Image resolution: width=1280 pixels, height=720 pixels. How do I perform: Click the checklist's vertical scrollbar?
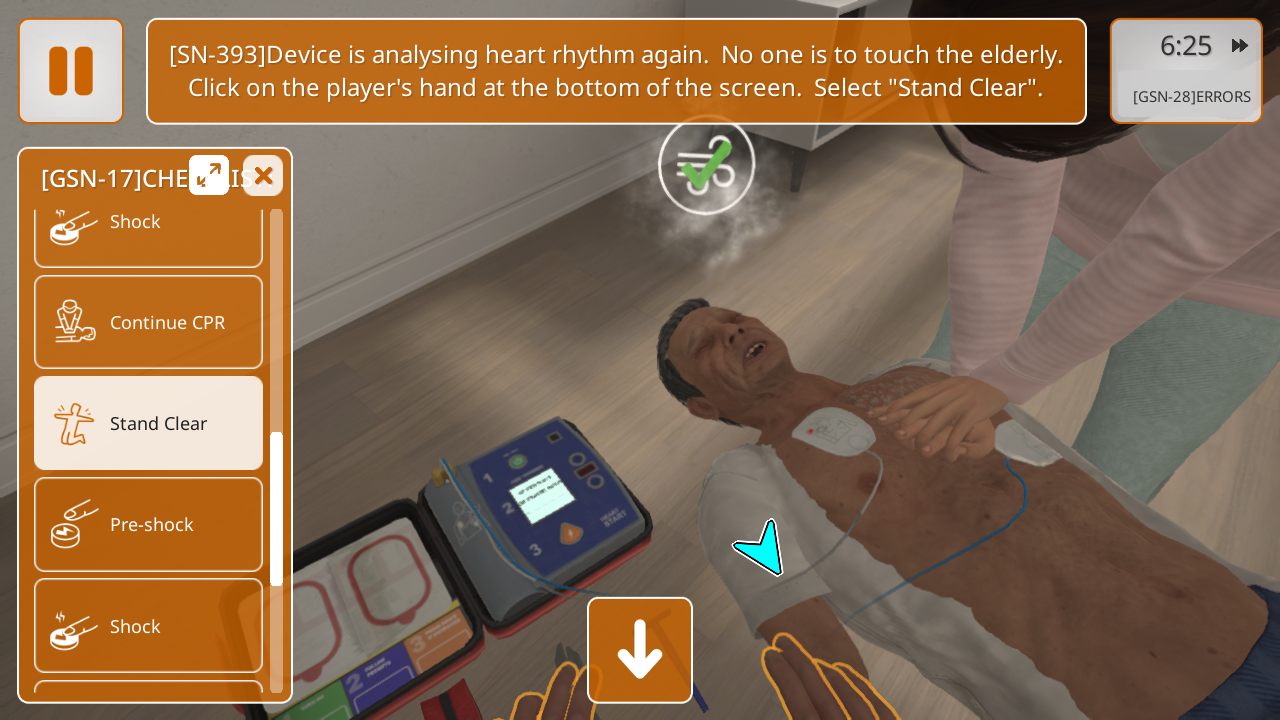[277, 508]
